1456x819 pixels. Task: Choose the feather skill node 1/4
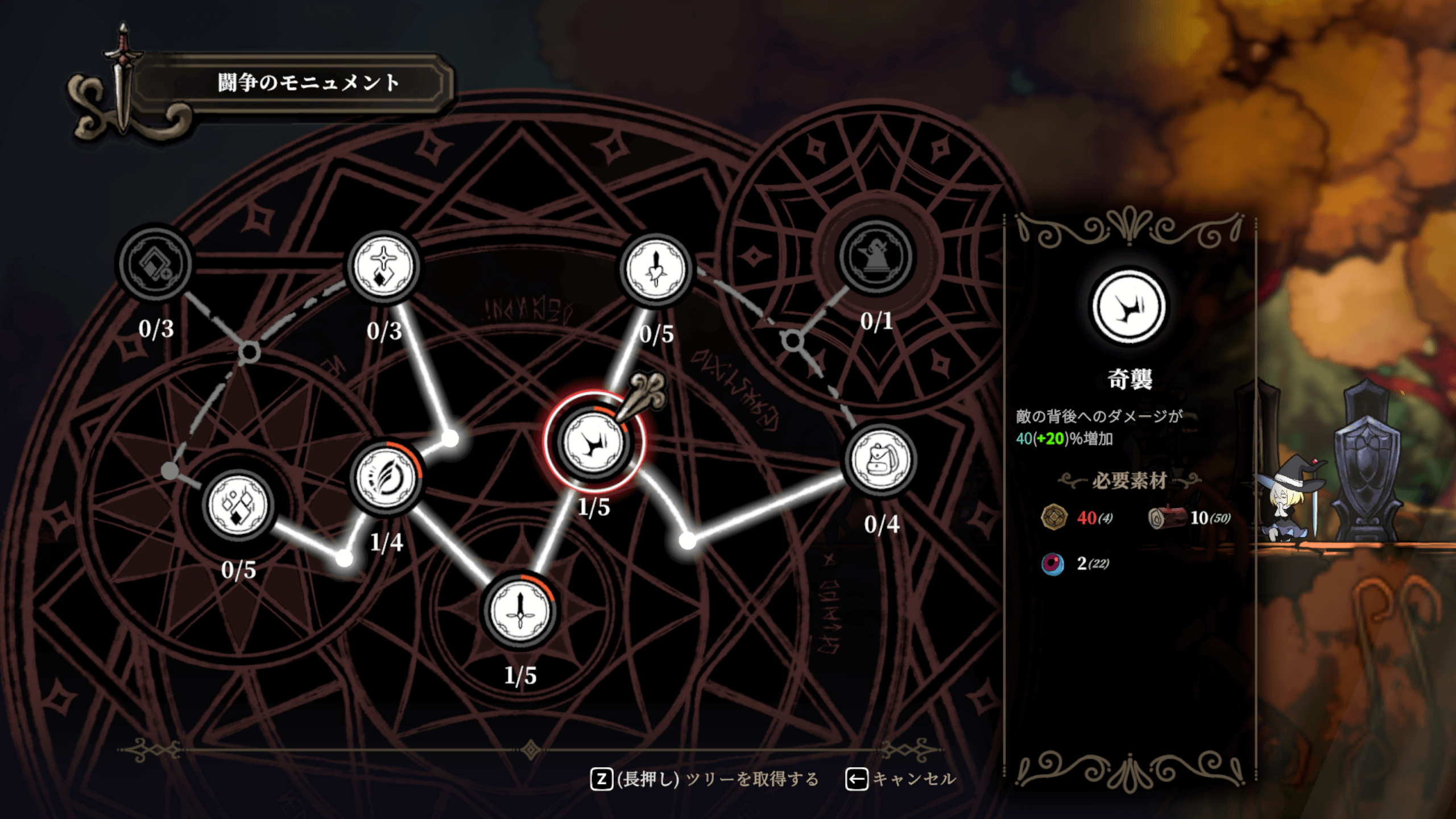point(387,477)
